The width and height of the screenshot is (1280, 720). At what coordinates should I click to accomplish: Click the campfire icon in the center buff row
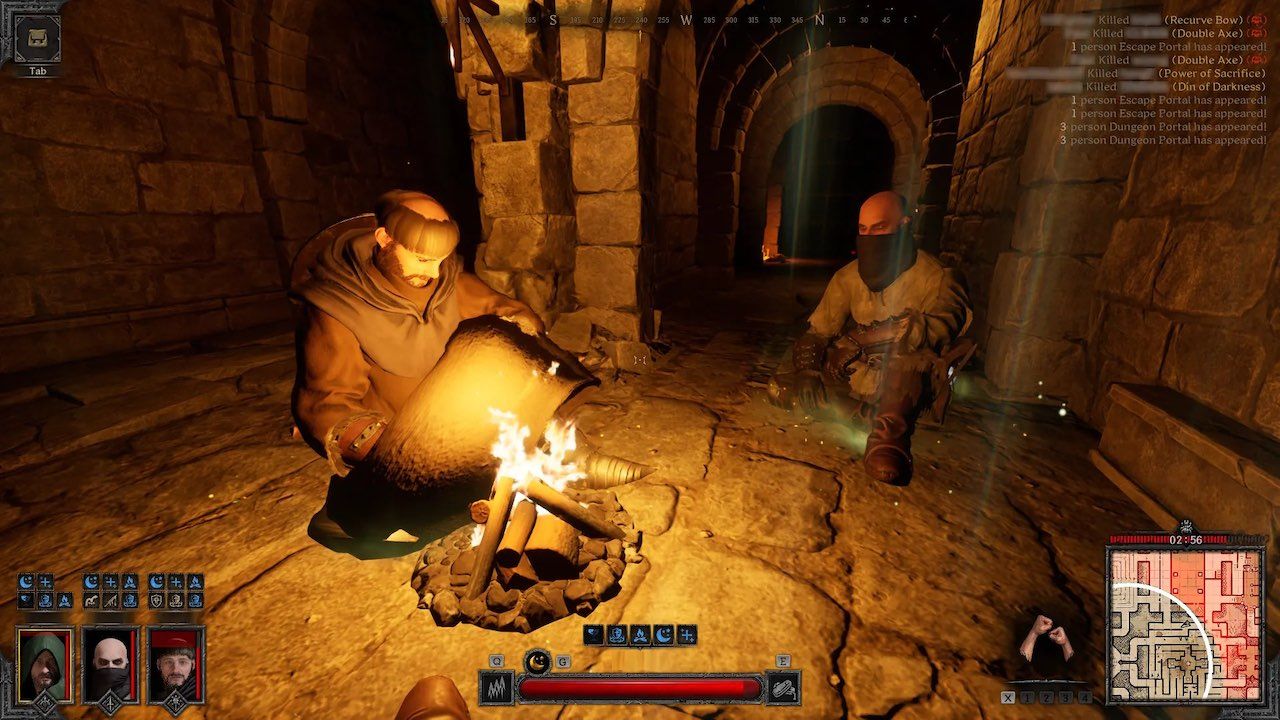pyautogui.click(x=640, y=635)
